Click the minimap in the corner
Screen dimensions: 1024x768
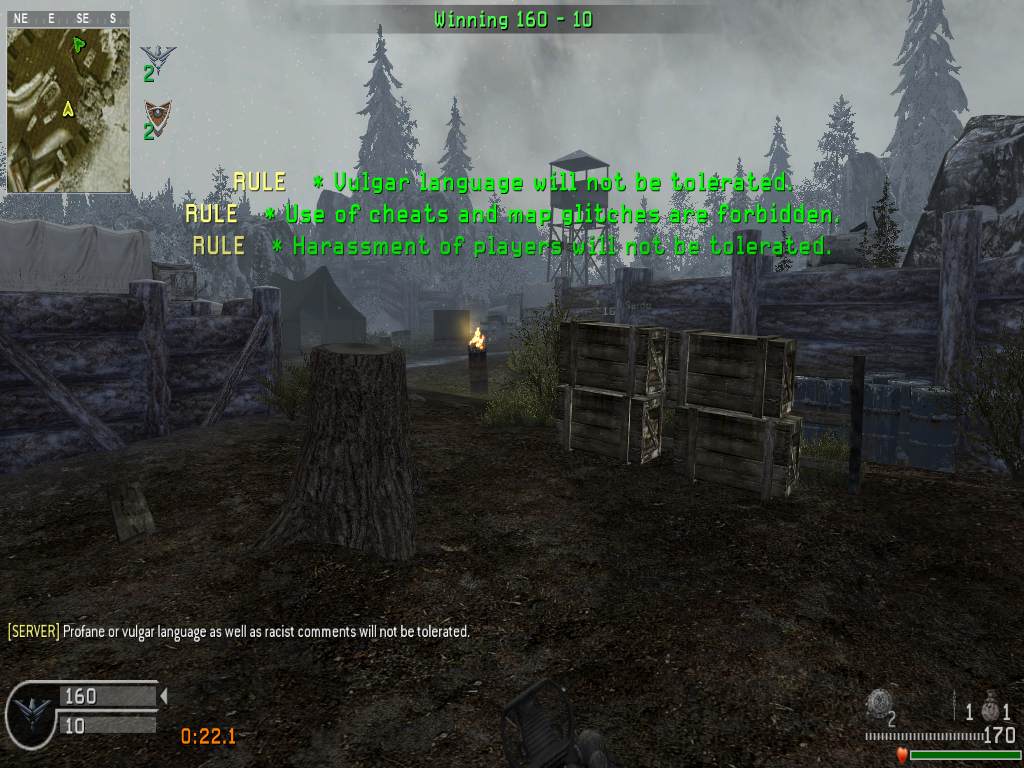pos(68,110)
